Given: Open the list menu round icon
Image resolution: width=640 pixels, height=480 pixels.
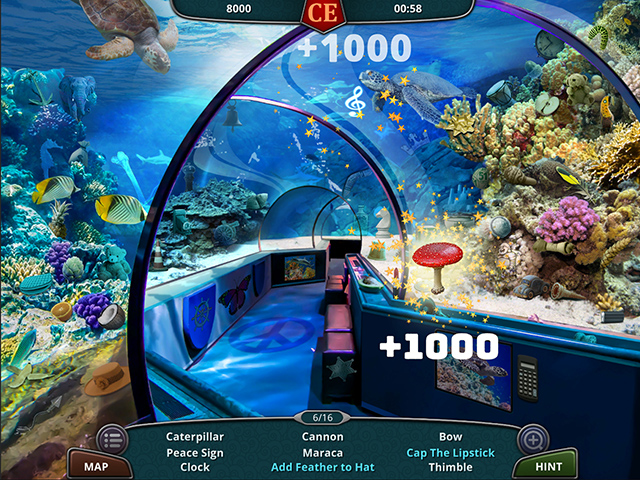Looking at the screenshot, I should (x=112, y=439).
